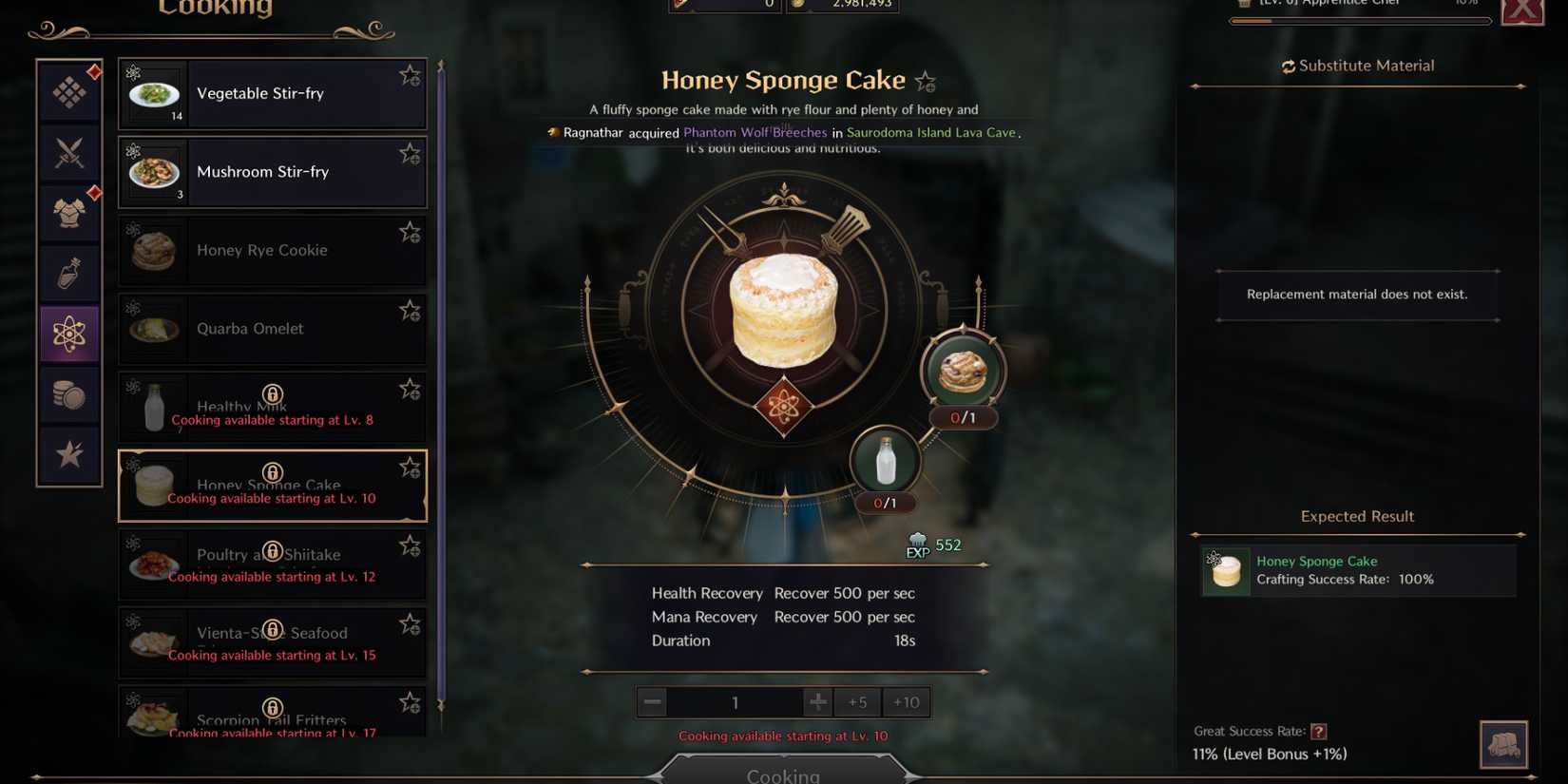Select the potion flask alchemy category

click(68, 273)
